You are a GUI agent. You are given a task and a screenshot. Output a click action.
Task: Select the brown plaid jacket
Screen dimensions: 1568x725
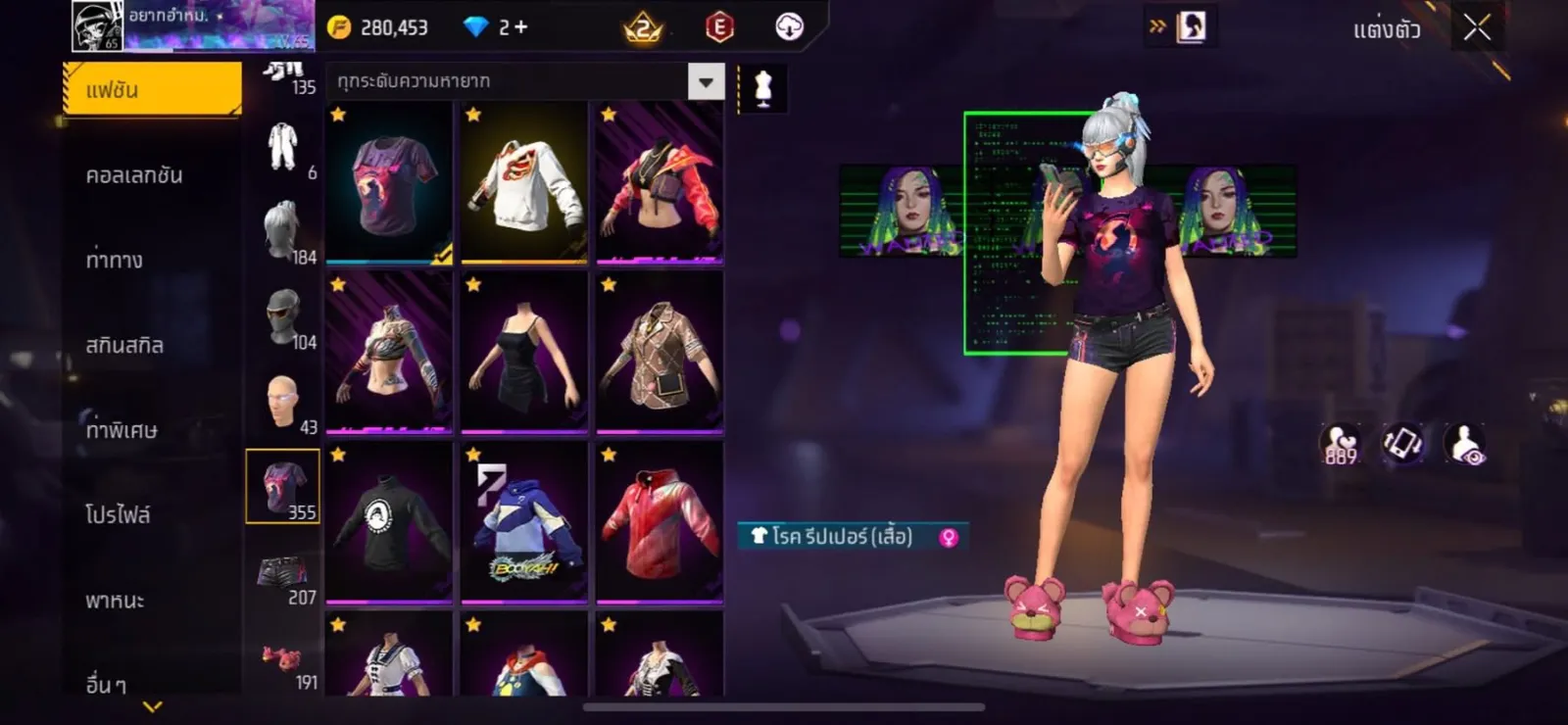[660, 353]
